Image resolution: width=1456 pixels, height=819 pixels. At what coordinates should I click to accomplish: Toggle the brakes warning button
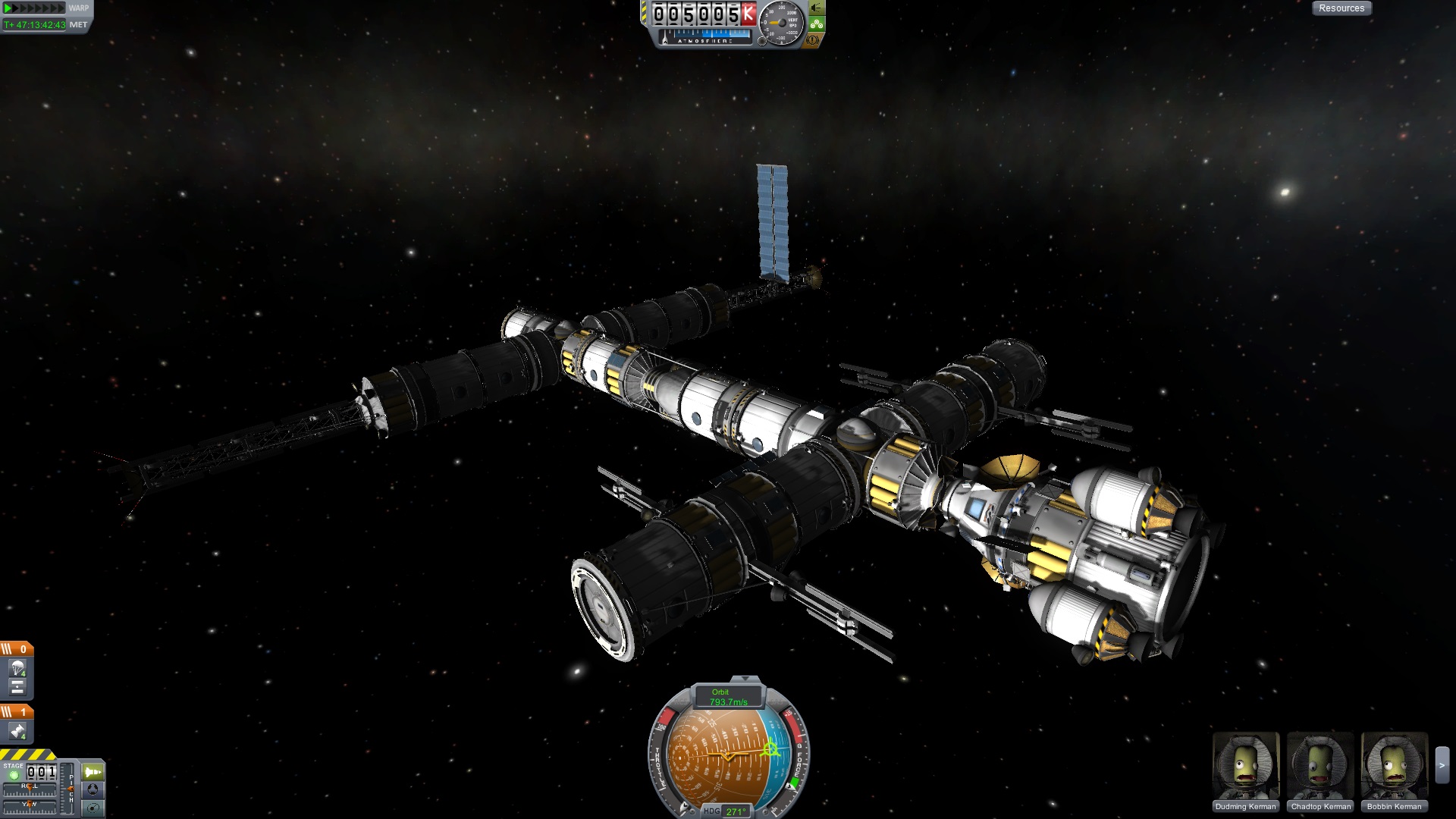click(x=813, y=39)
